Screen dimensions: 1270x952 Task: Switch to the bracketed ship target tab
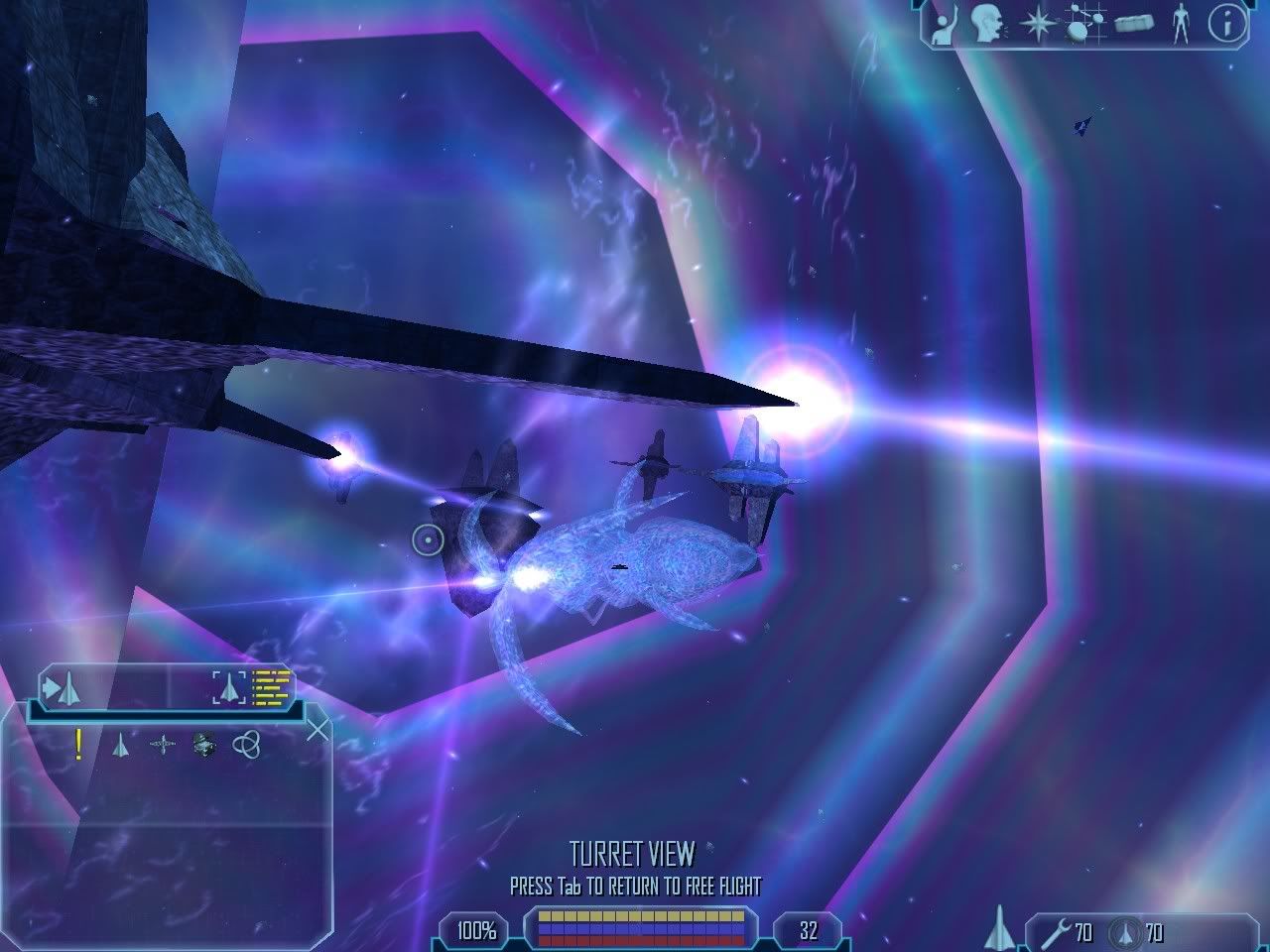pos(229,686)
